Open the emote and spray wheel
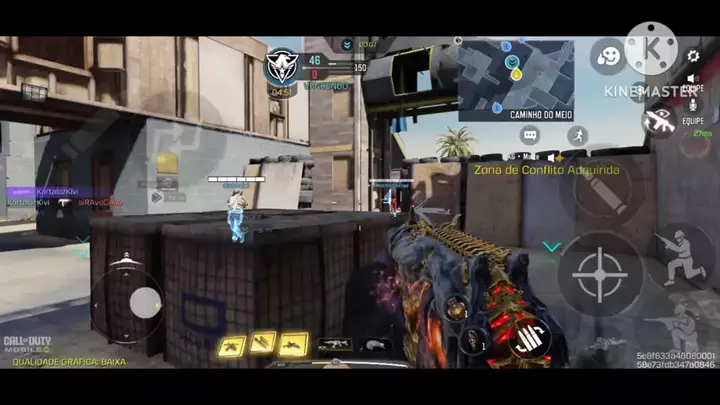This screenshot has height=405, width=720. click(x=607, y=56)
